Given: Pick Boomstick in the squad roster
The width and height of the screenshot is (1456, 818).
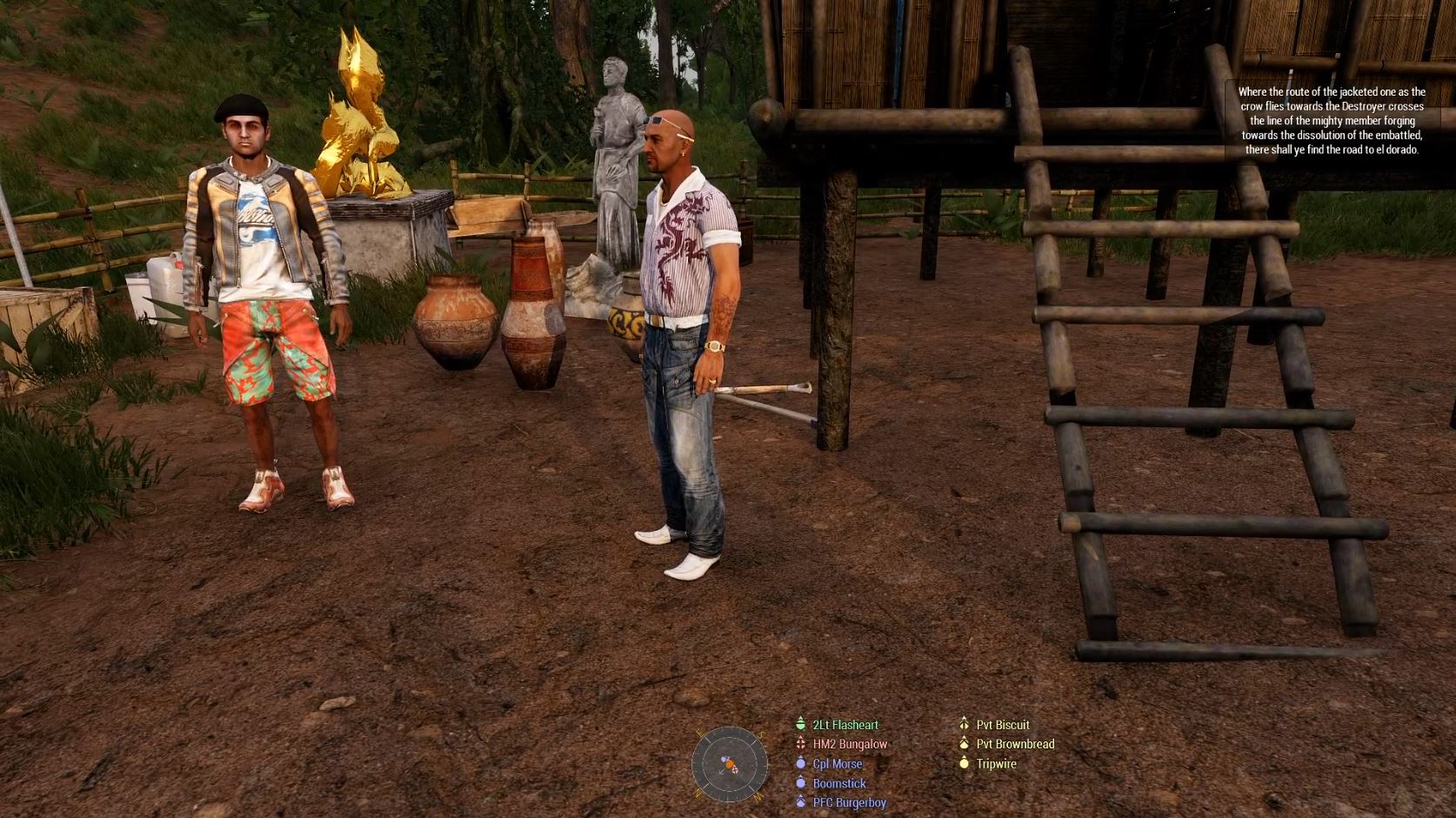Looking at the screenshot, I should pos(838,783).
